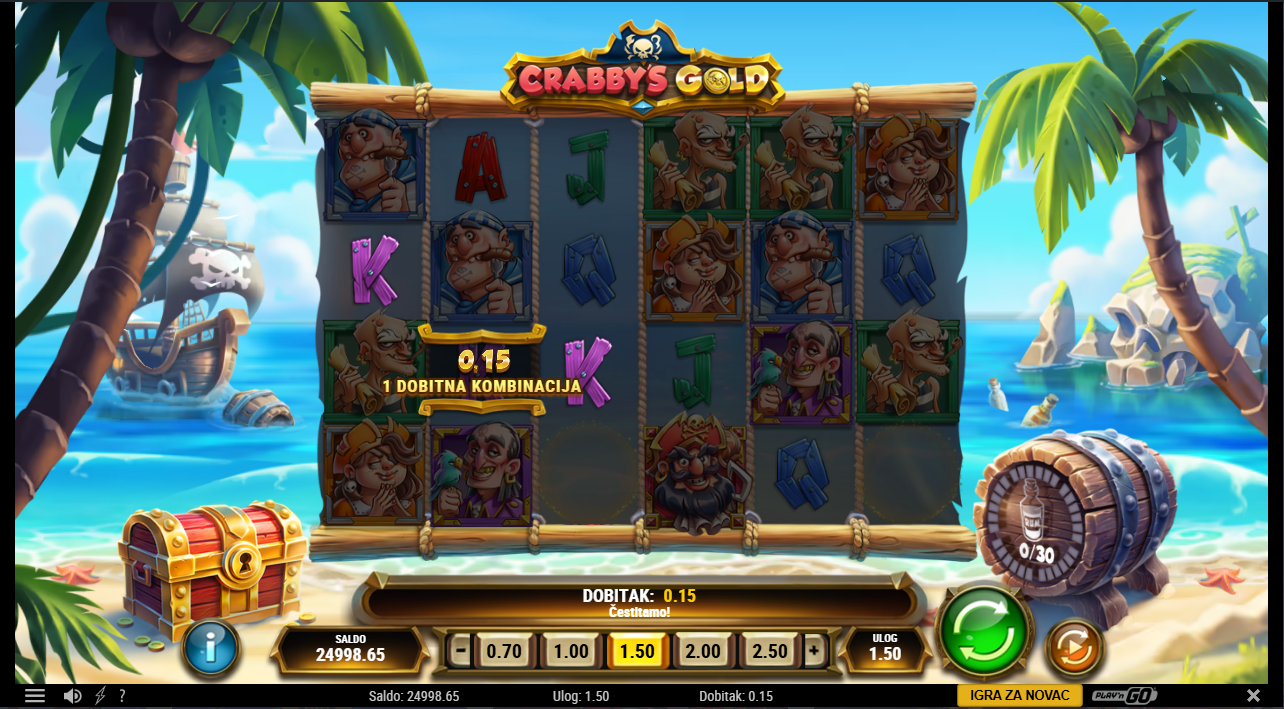Image resolution: width=1284 pixels, height=709 pixels.
Task: Decrease the bet with minus button
Action: pyautogui.click(x=460, y=651)
